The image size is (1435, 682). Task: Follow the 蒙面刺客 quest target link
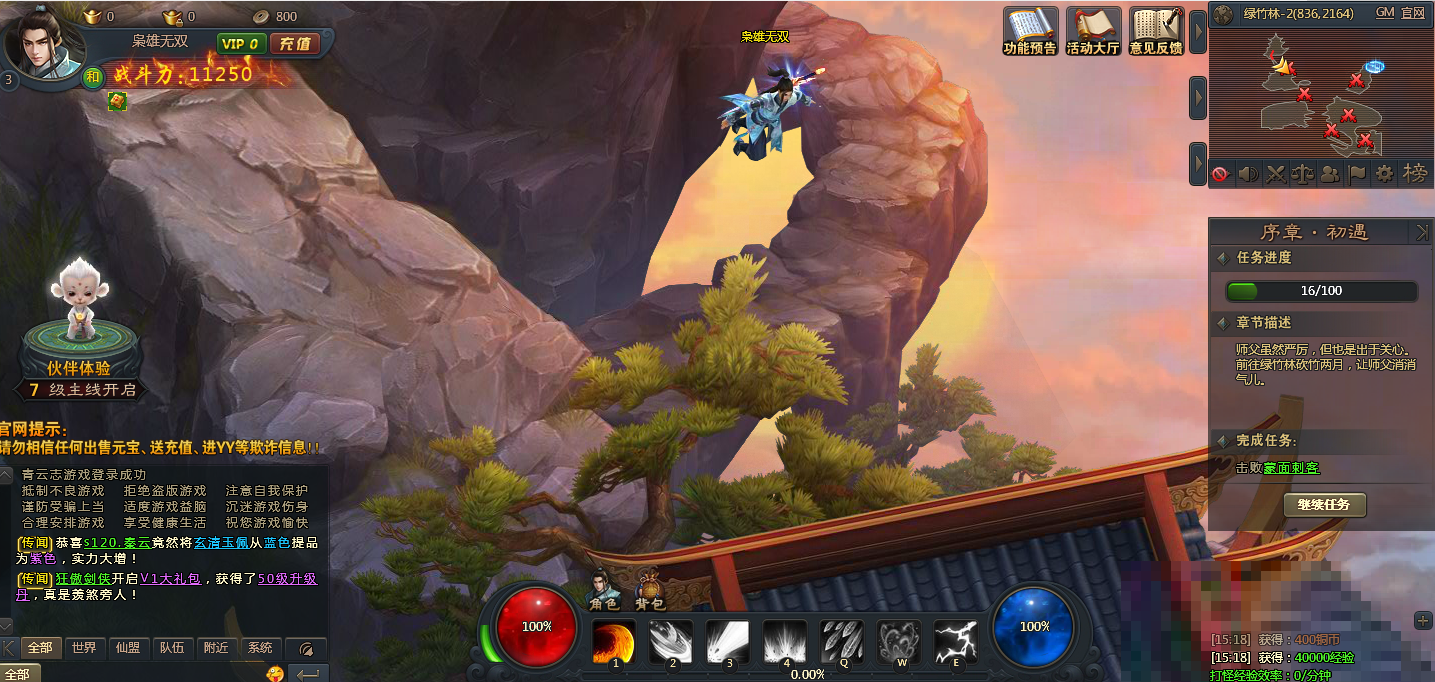(x=1291, y=468)
